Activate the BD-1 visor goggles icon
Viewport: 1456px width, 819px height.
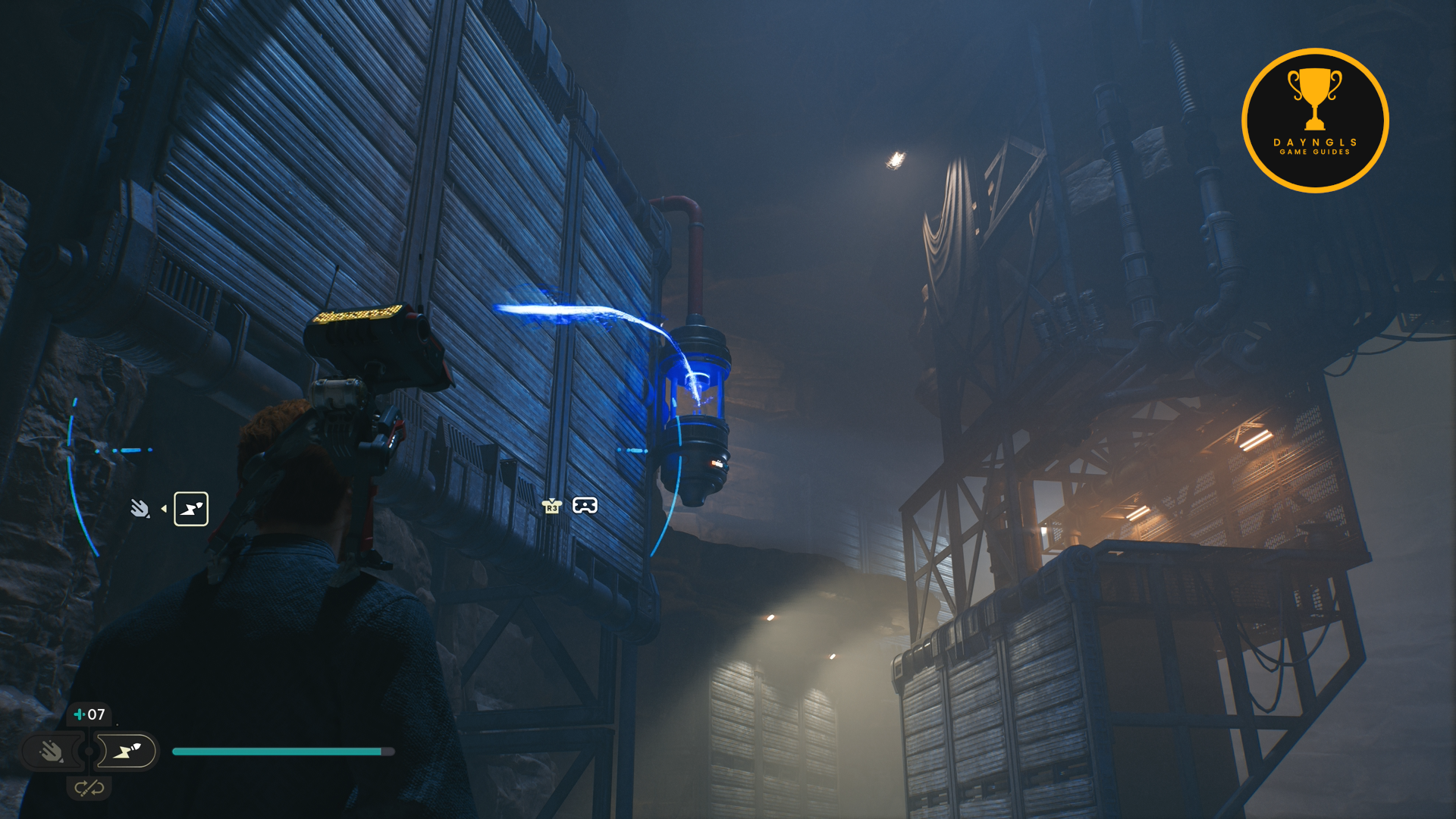[585, 506]
